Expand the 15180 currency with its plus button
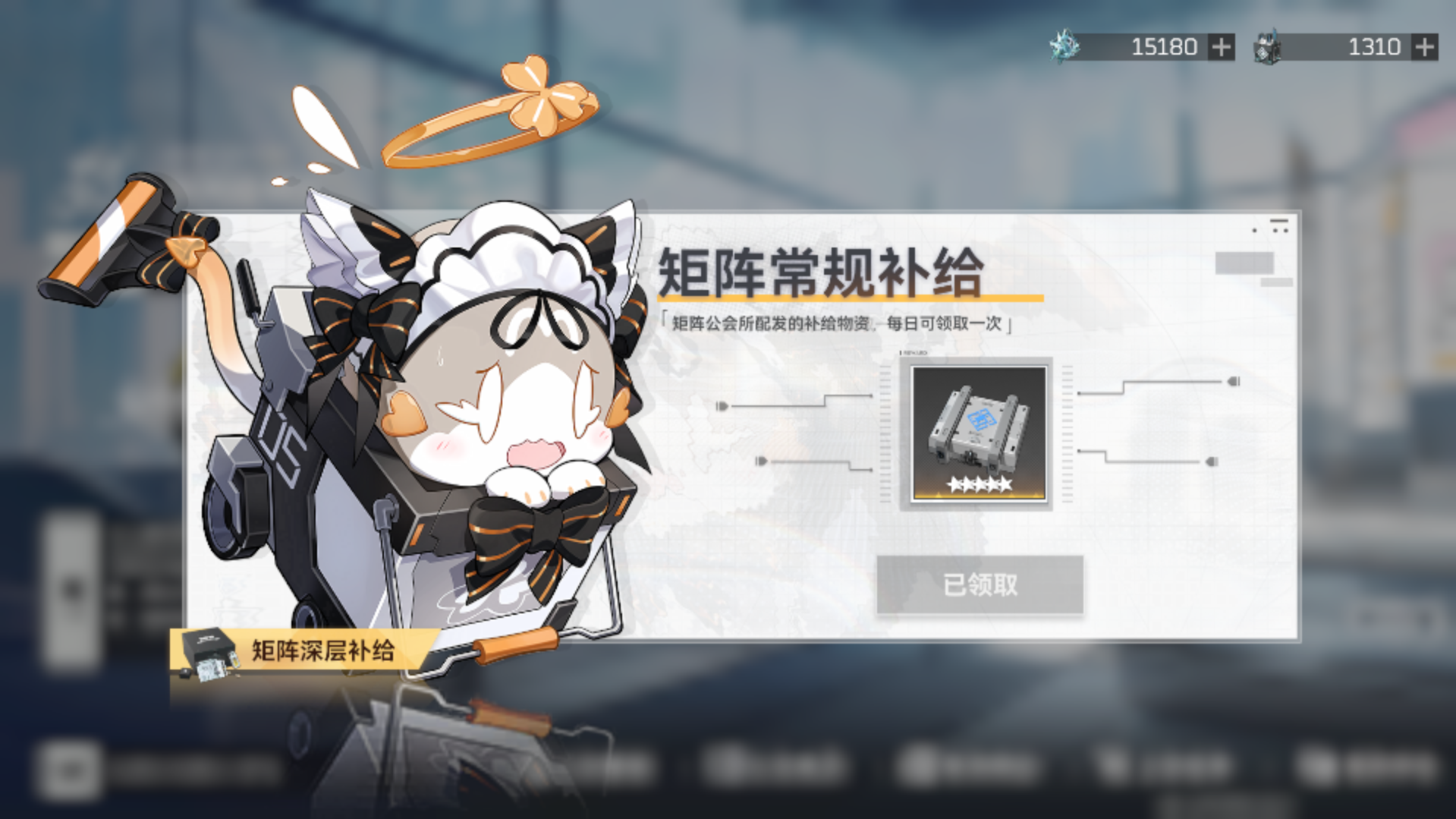 [1221, 47]
